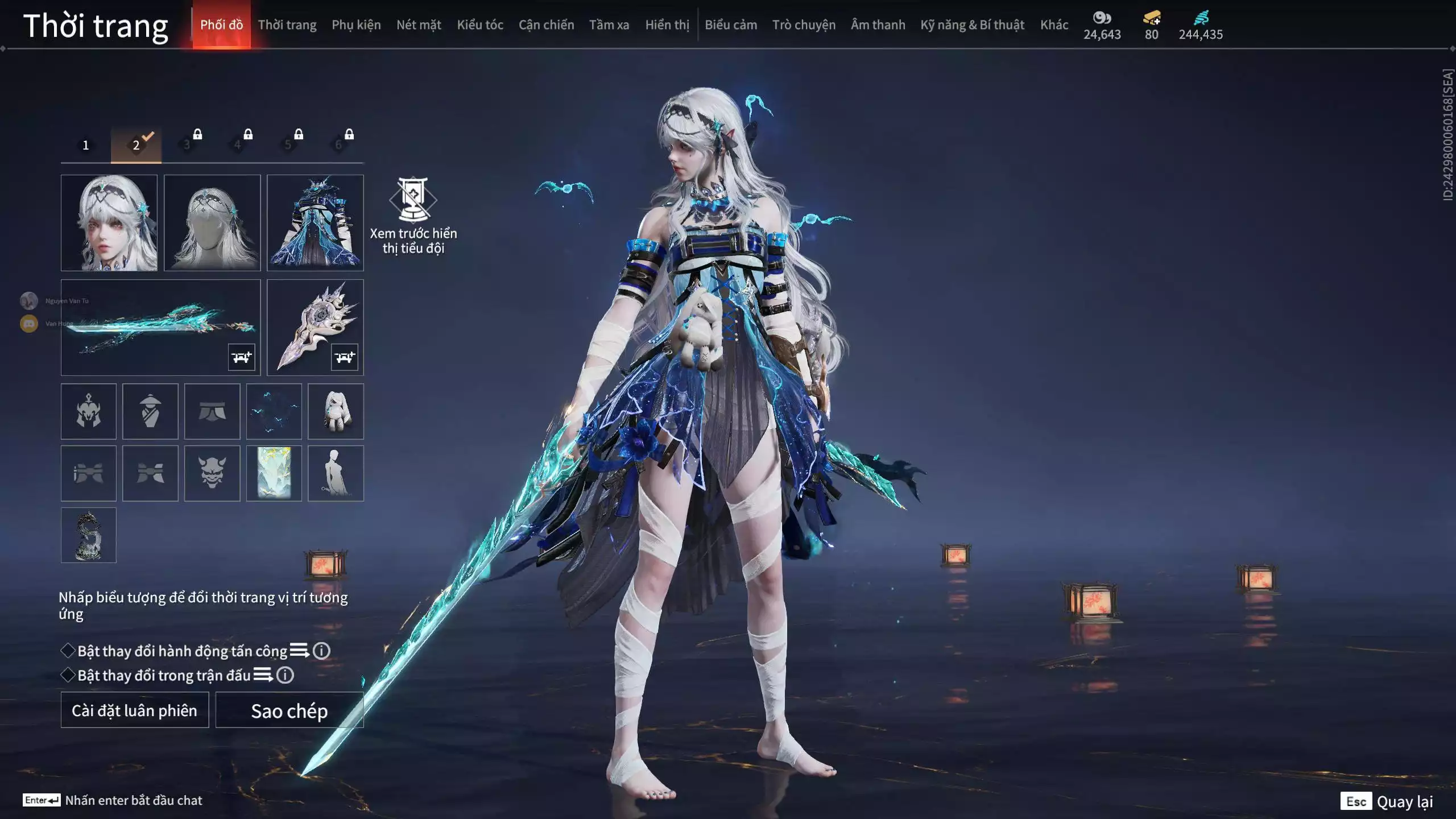Go to the Cận chiến tab
Screen dimensions: 1456x819
[546, 25]
